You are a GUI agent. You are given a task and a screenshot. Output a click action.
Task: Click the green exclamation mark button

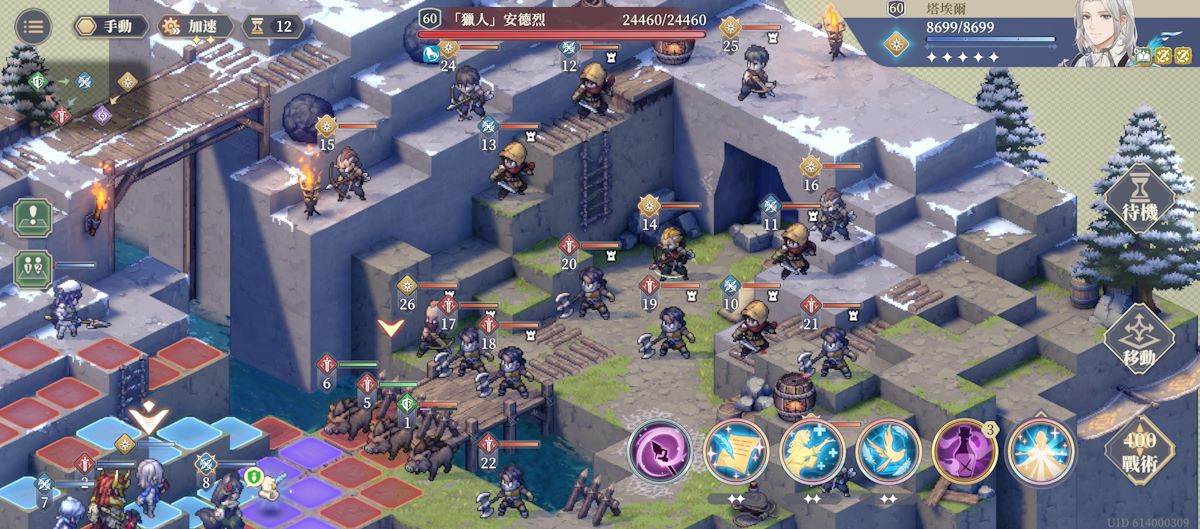tap(33, 217)
